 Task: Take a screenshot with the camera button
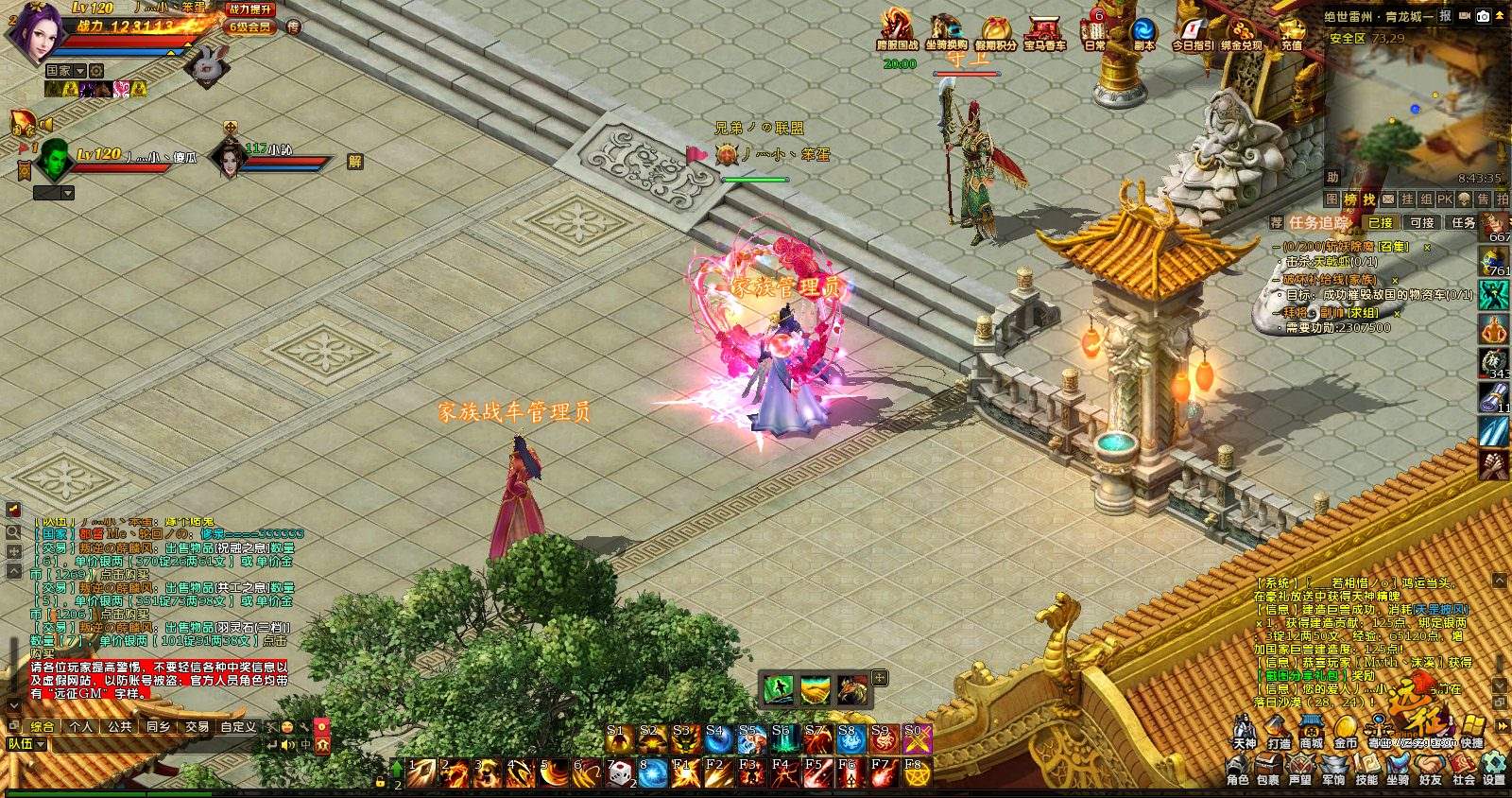coord(1483,16)
